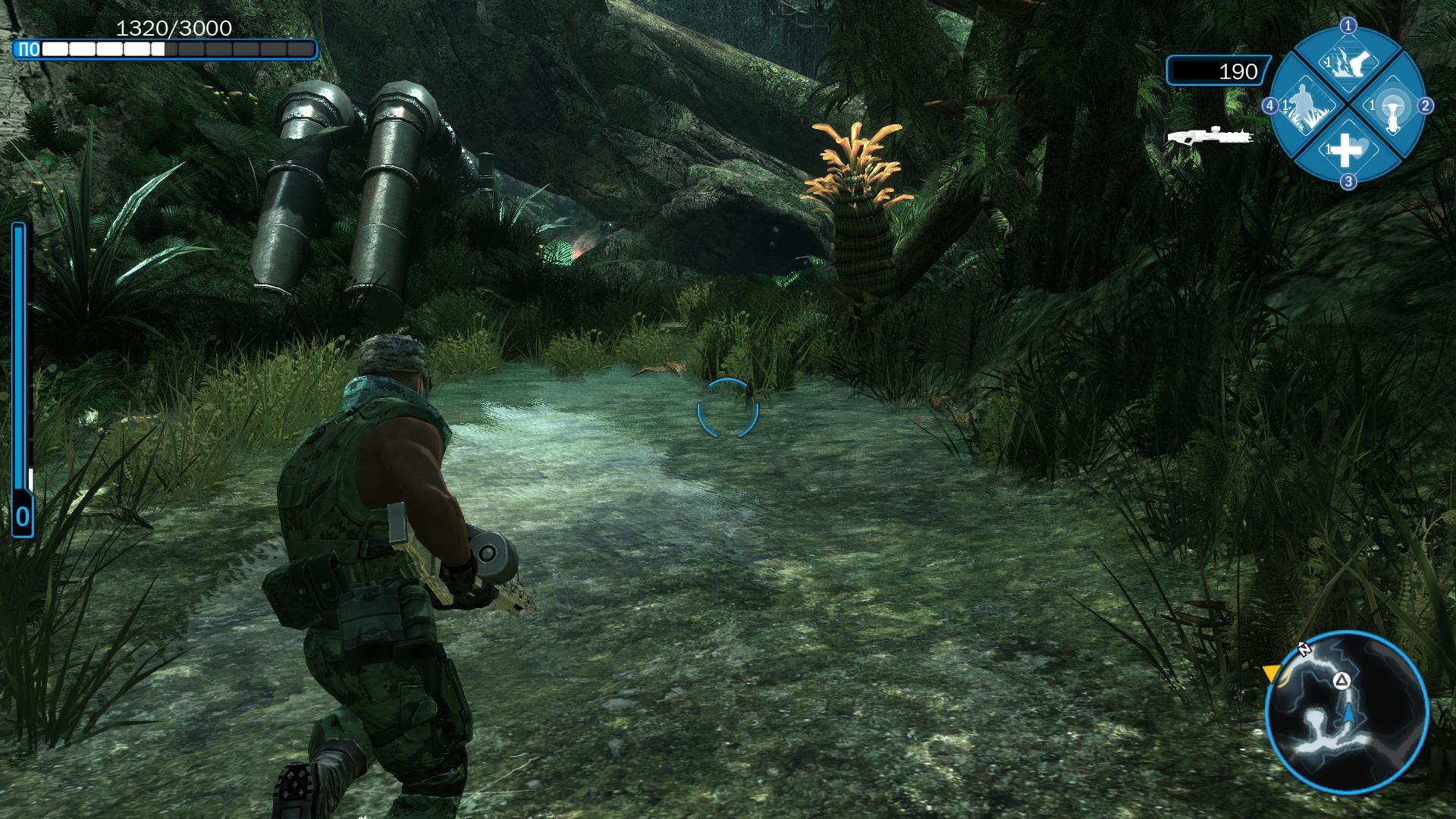Trigger the healing cross skill

(1346, 150)
